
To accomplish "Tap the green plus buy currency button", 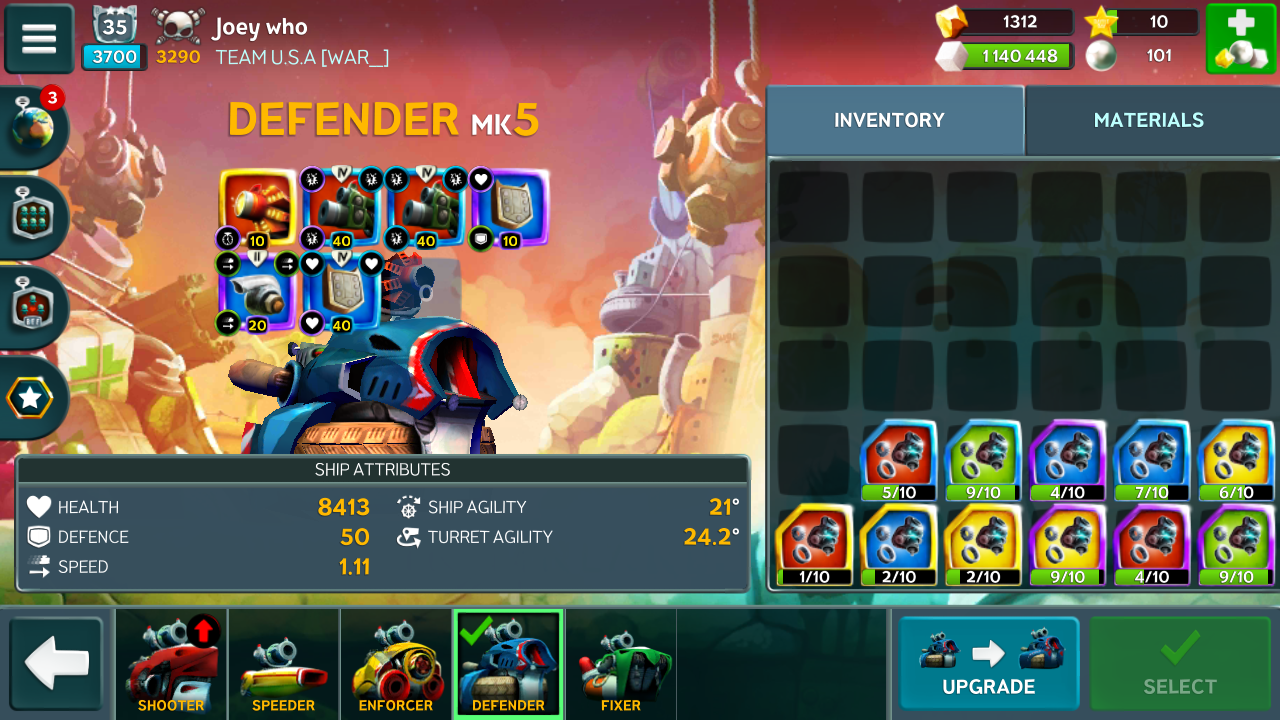I will [x=1240, y=39].
